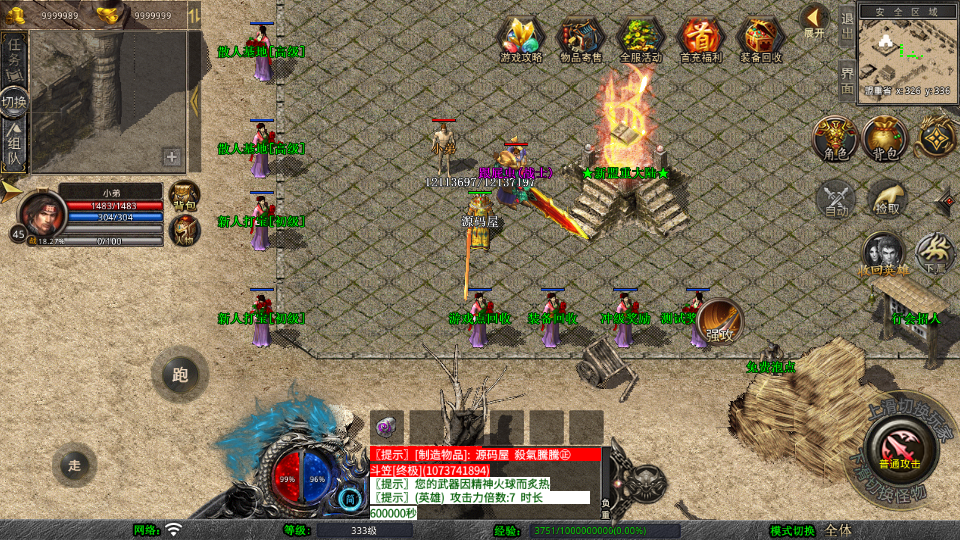
Task: Open the 全服活动 server events icon
Action: [641, 40]
